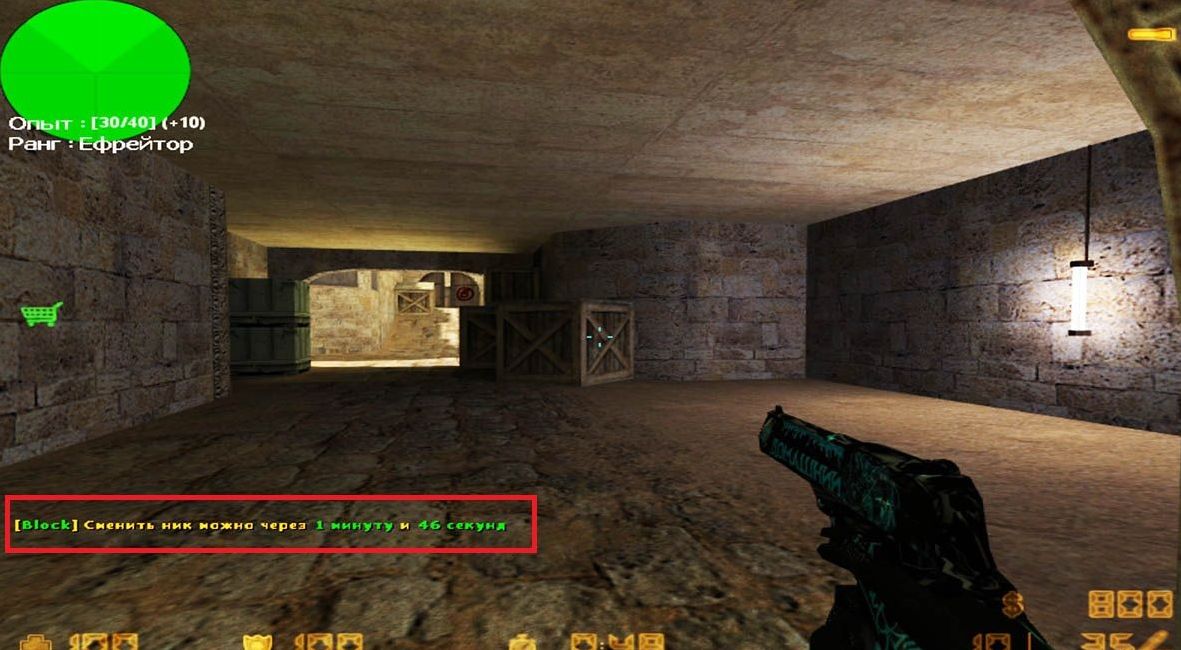
Task: Open the green shopping cart buy-zone icon
Action: pyautogui.click(x=41, y=314)
